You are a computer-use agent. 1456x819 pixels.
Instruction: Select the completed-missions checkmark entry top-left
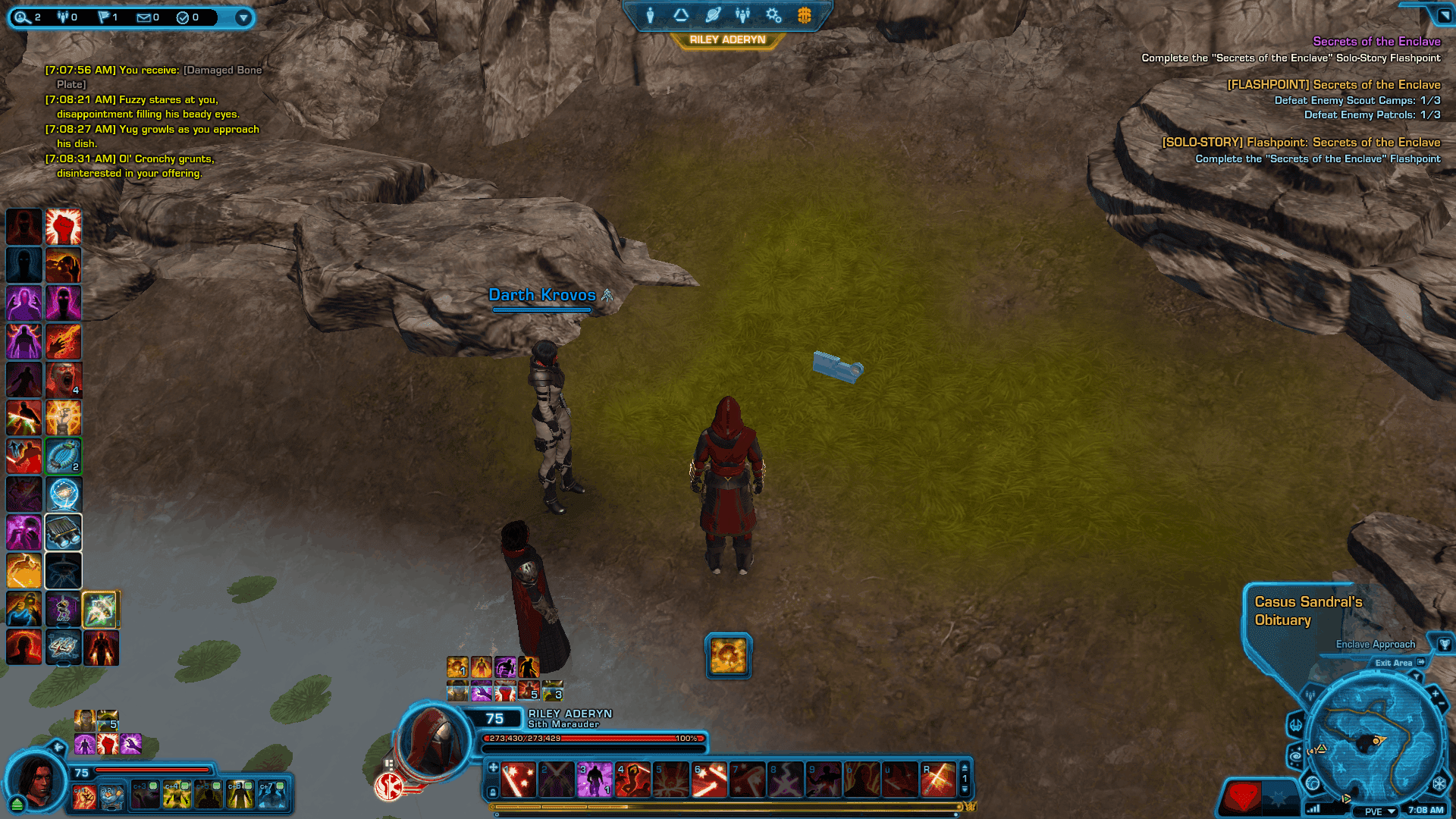(183, 17)
